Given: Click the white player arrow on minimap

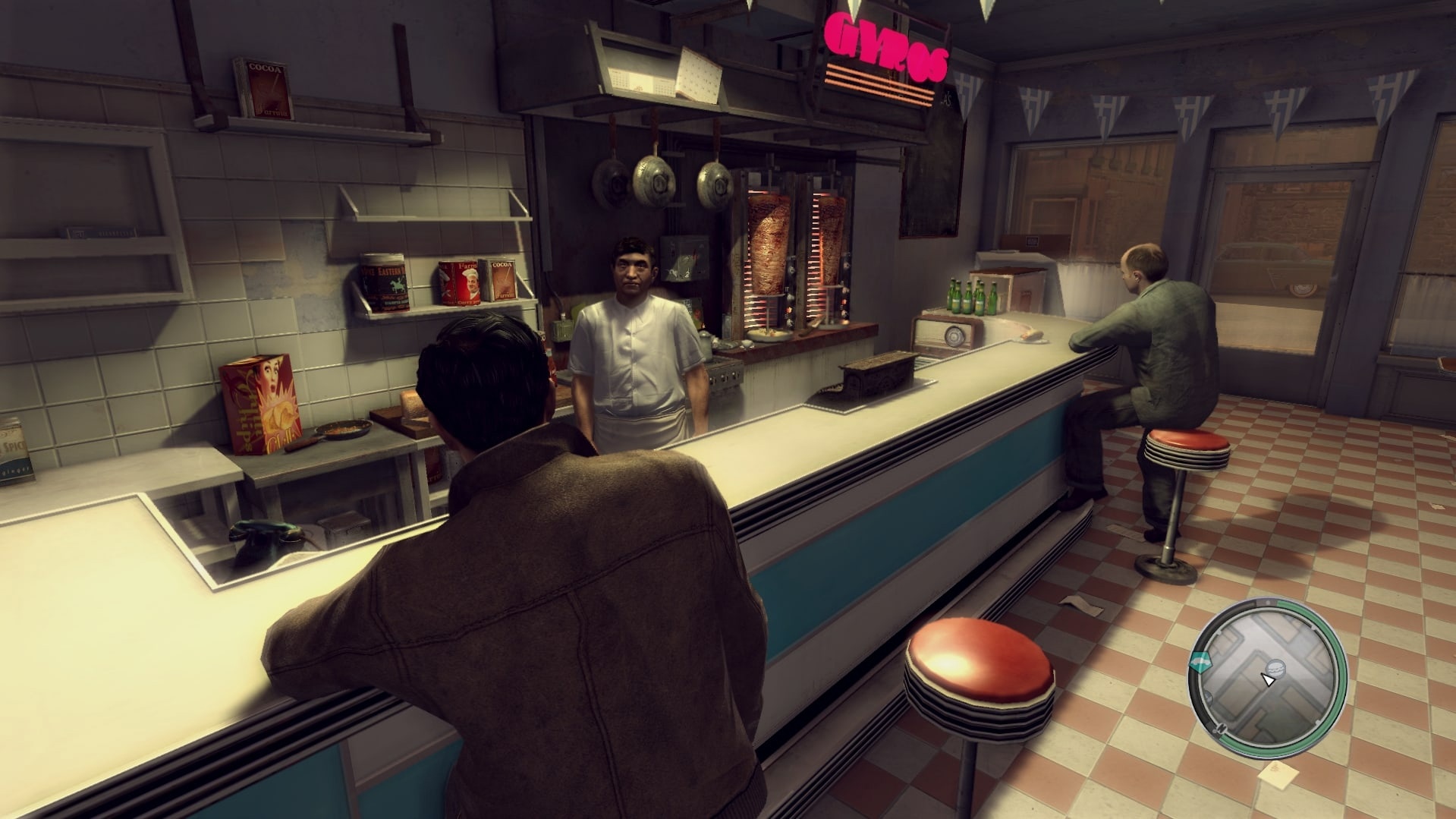Looking at the screenshot, I should tap(1267, 679).
